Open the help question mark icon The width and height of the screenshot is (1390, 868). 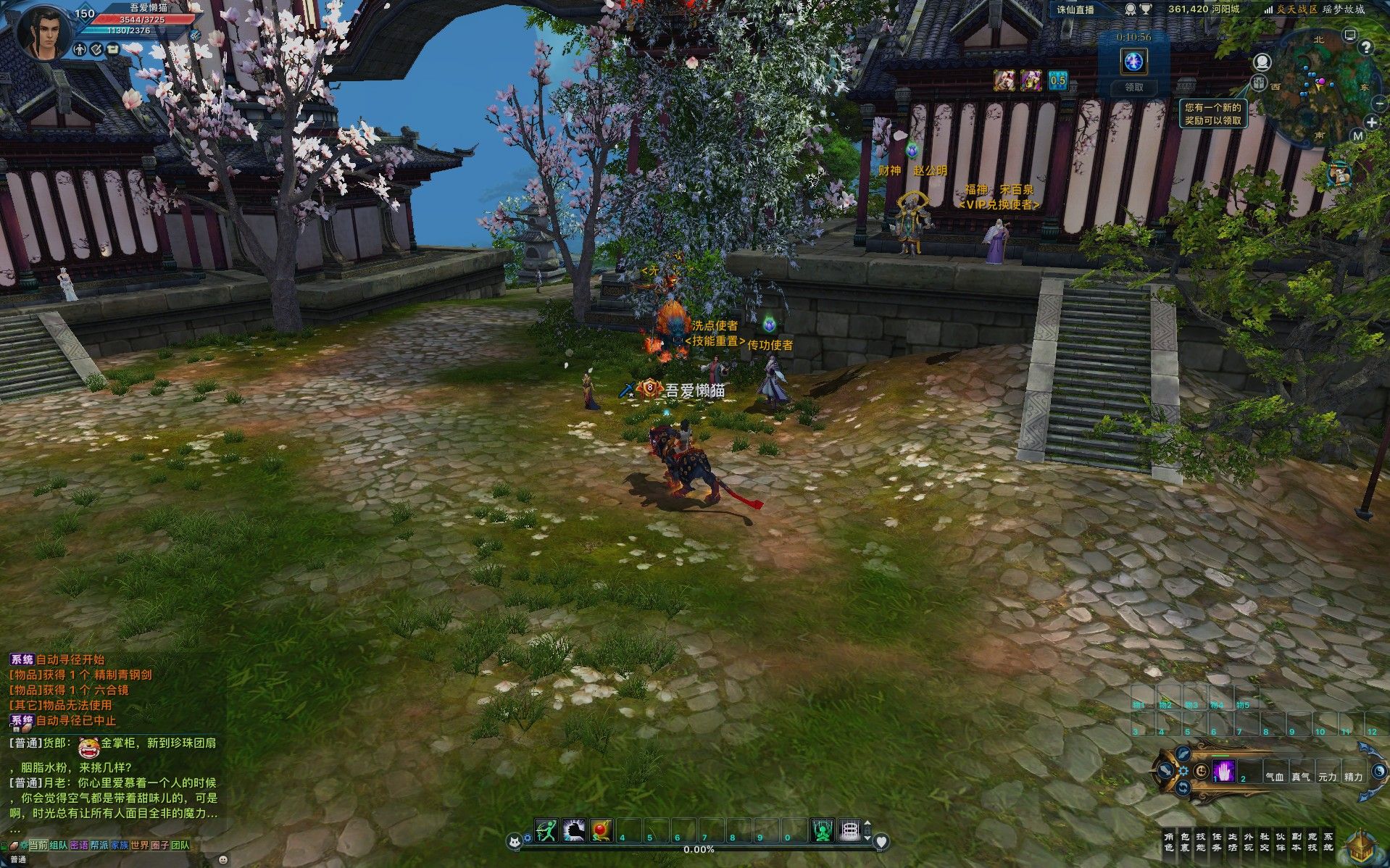pyautogui.click(x=1366, y=49)
